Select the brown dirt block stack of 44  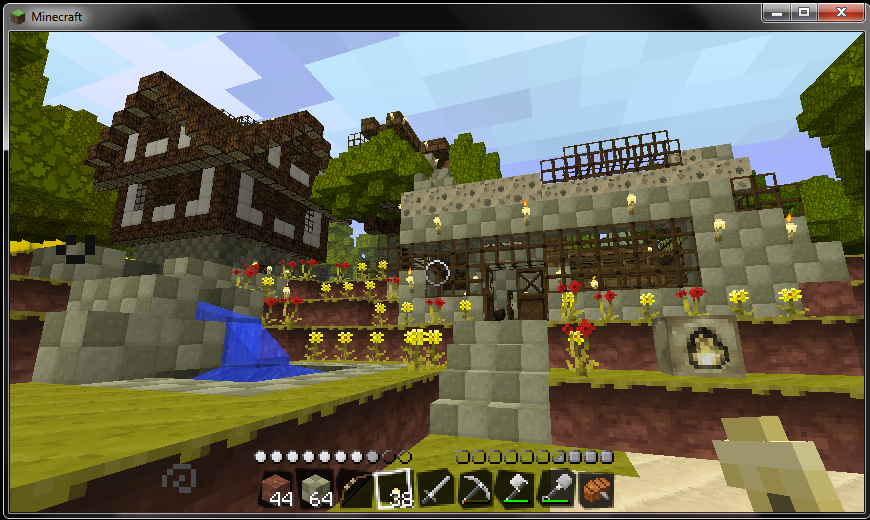(x=276, y=490)
